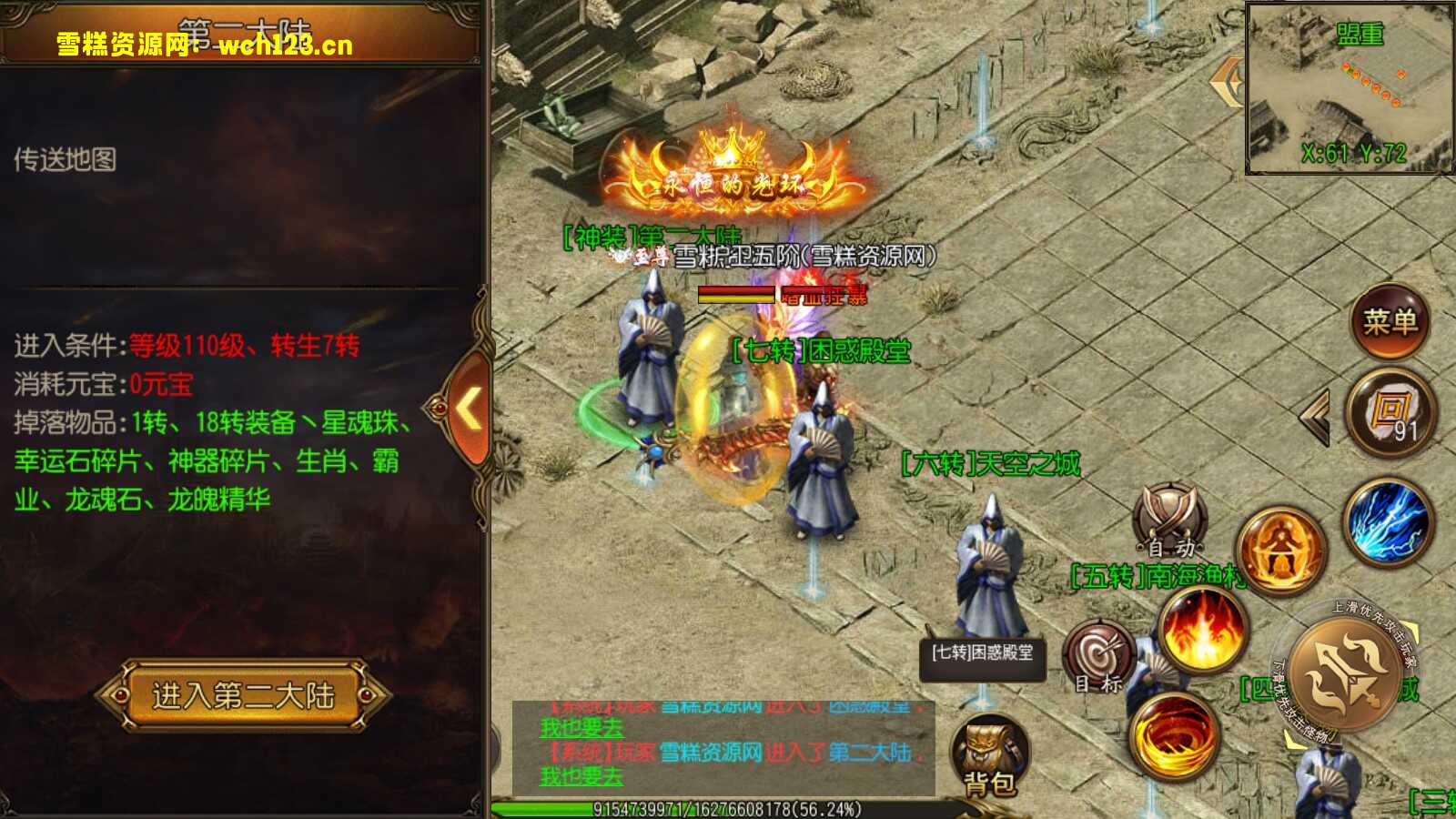The height and width of the screenshot is (819, 1456).
Task: Cast the fiery whirlwind skill
Action: pos(1174,737)
